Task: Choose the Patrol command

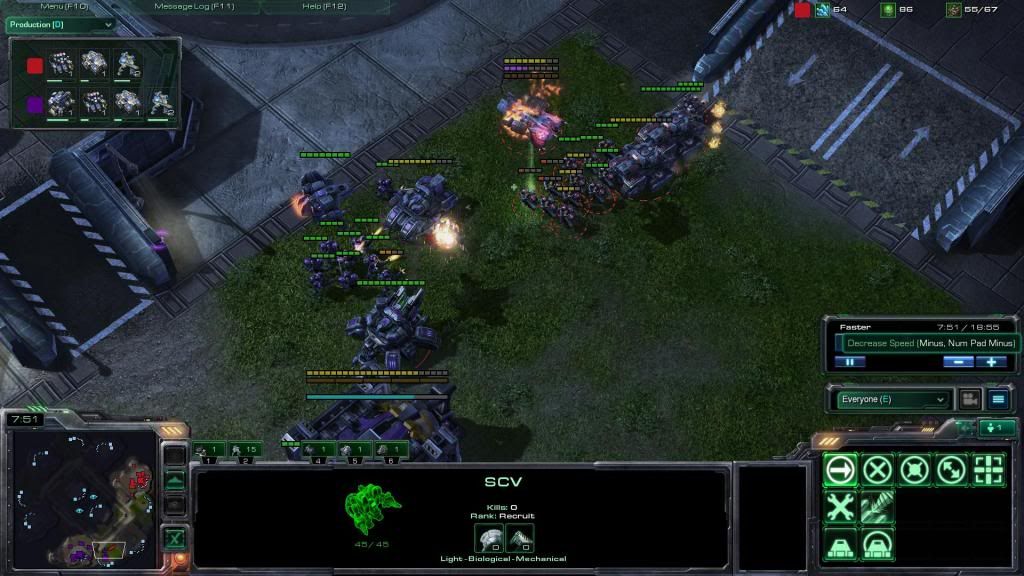Action: tap(951, 469)
